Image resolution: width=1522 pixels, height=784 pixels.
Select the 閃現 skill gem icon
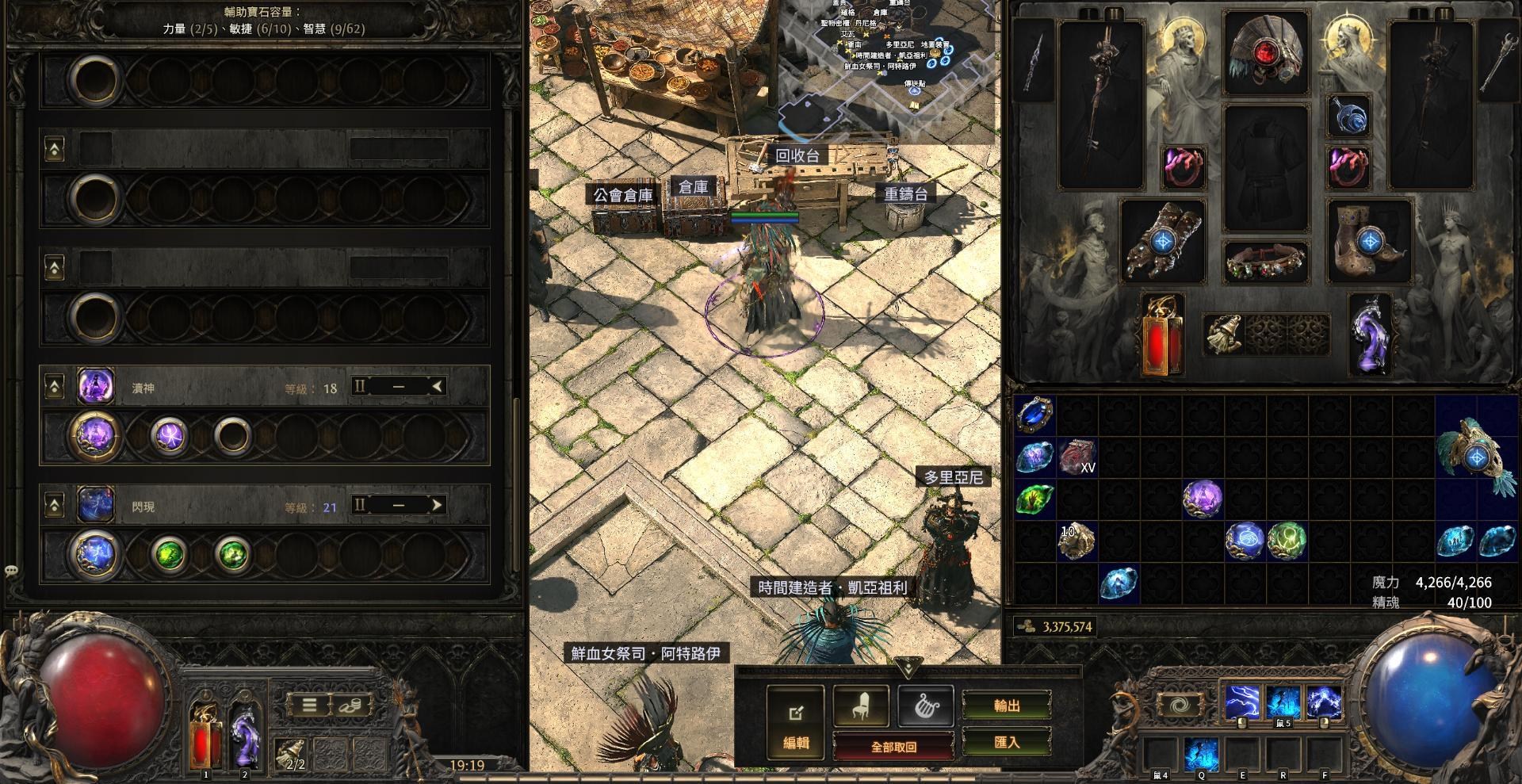[x=95, y=504]
